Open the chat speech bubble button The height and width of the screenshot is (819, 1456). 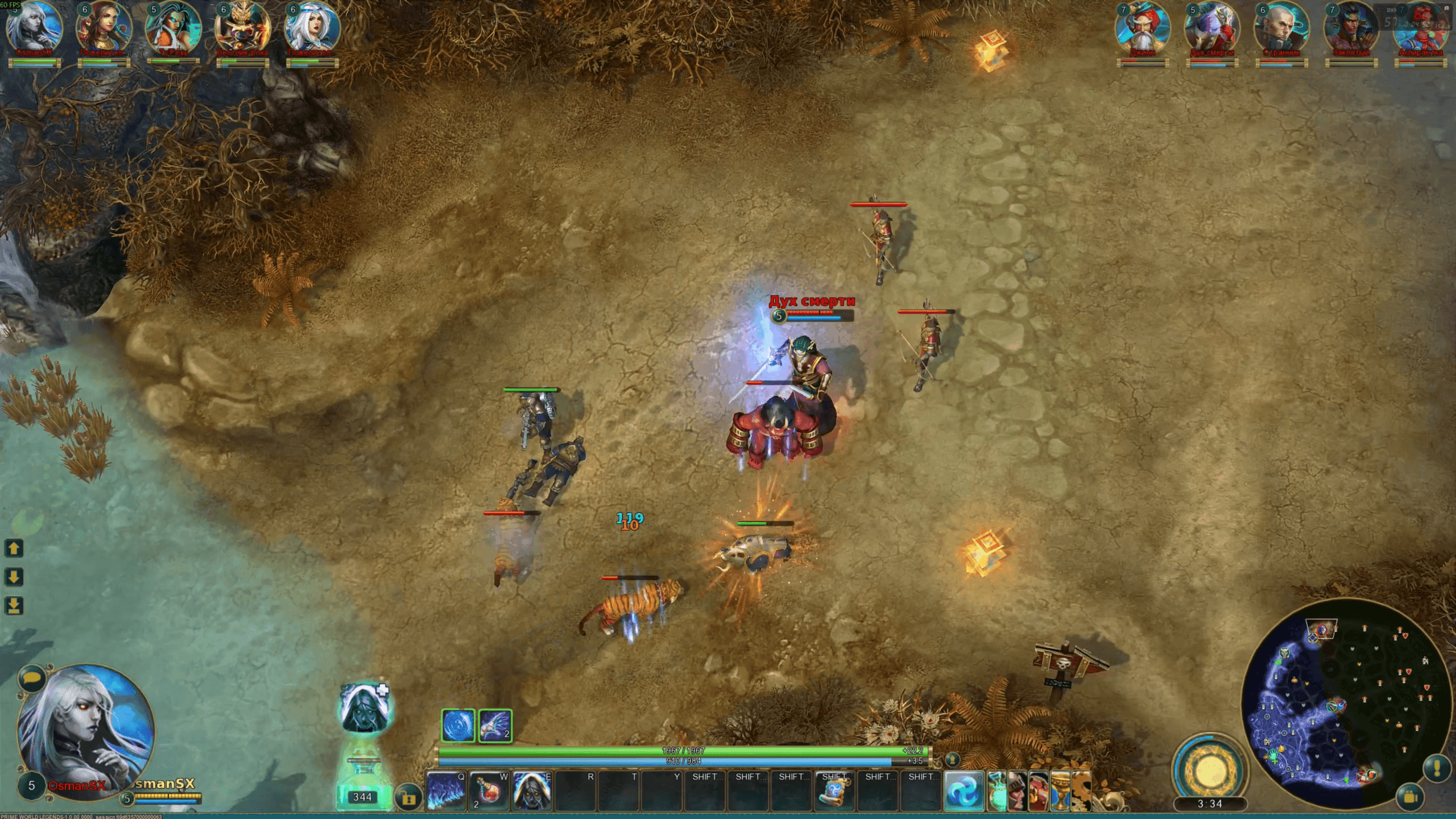pyautogui.click(x=31, y=678)
